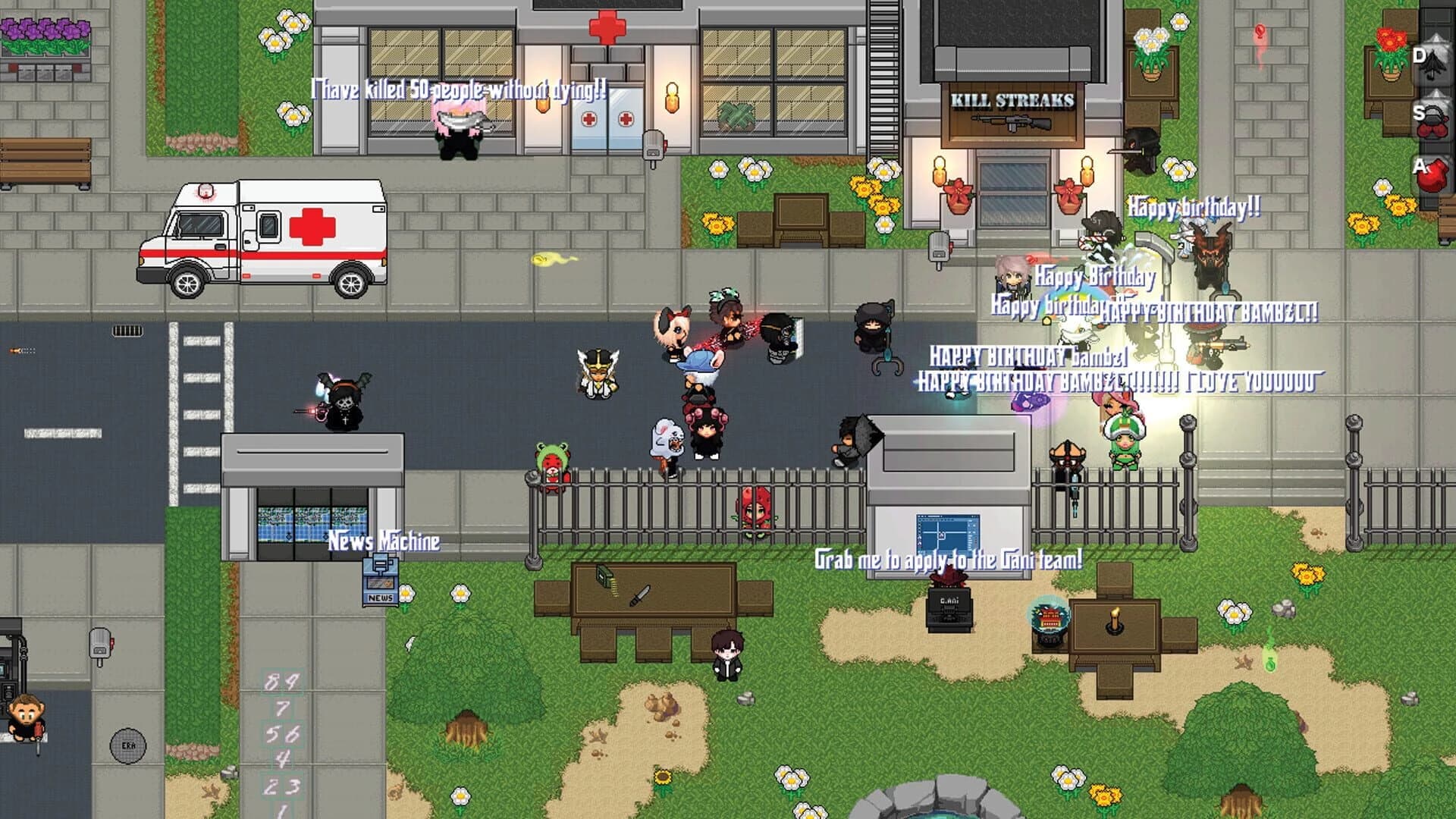The width and height of the screenshot is (1456, 819).
Task: Select the umbrella item in slot D
Action: (1432, 65)
